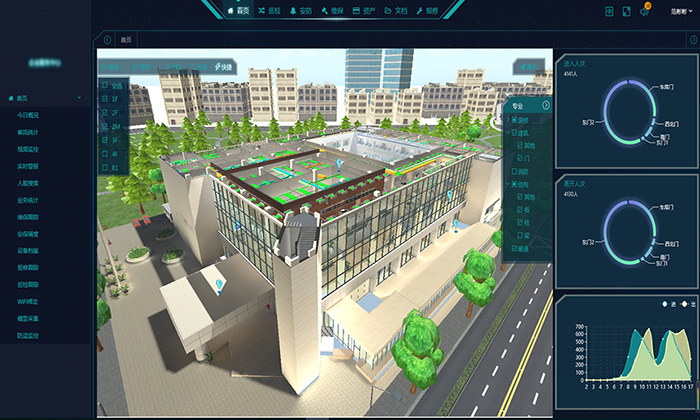Image resolution: width=700 pixels, height=420 pixels.
Task: Open the 文档 tab
Action: 397,10
